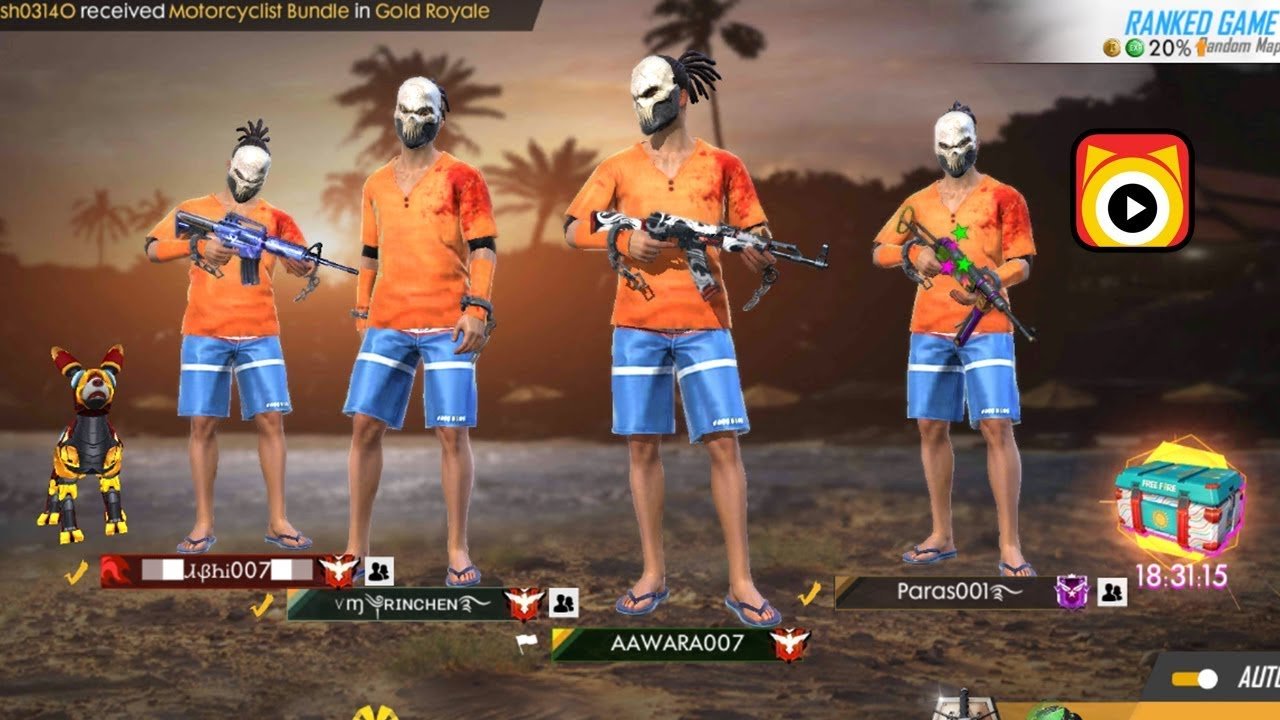Viewport: 1280px width, 720px height.
Task: Click AAWARA007's nameplate
Action: coord(680,644)
